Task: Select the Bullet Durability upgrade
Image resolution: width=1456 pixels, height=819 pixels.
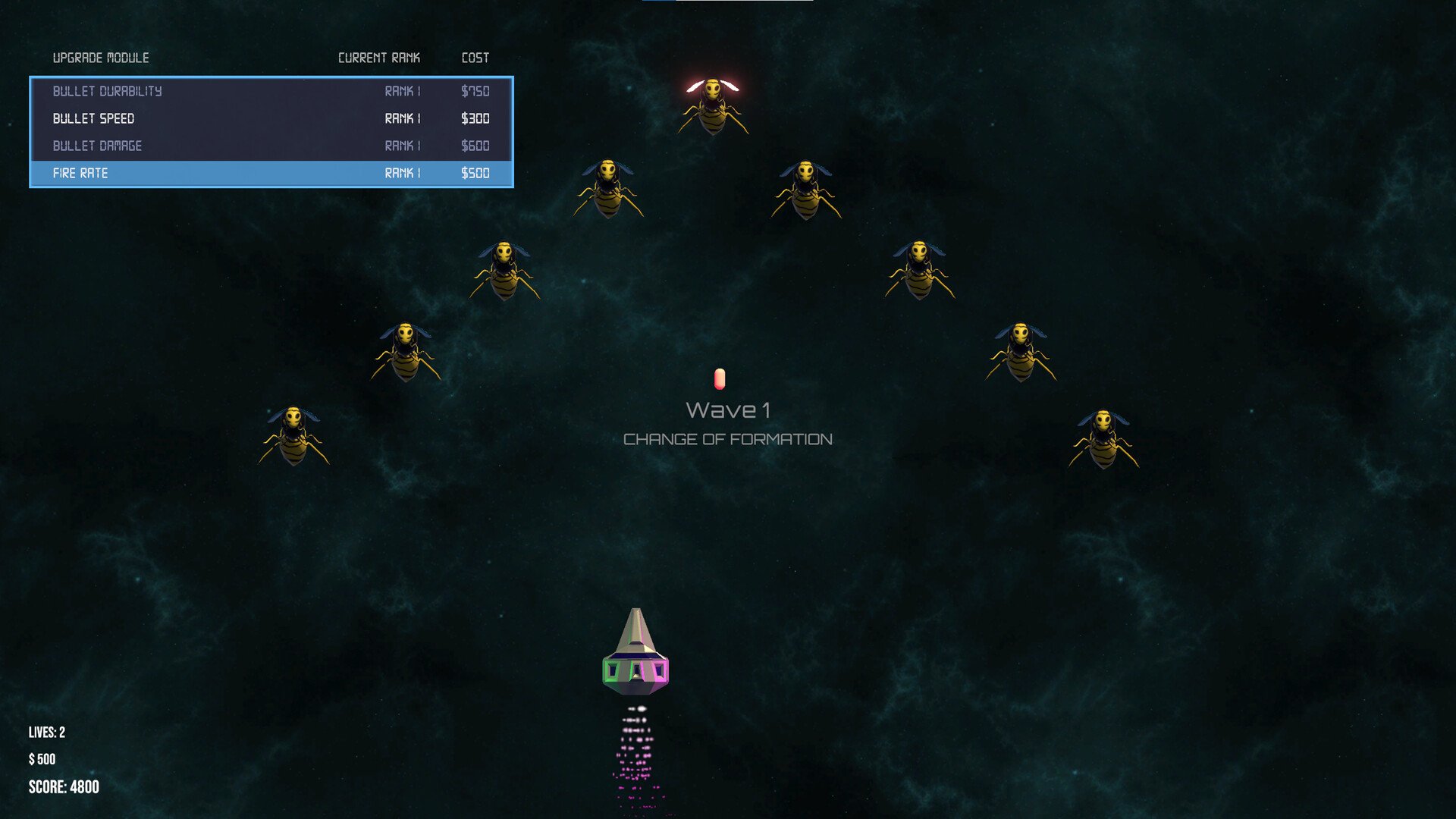Action: (x=107, y=91)
